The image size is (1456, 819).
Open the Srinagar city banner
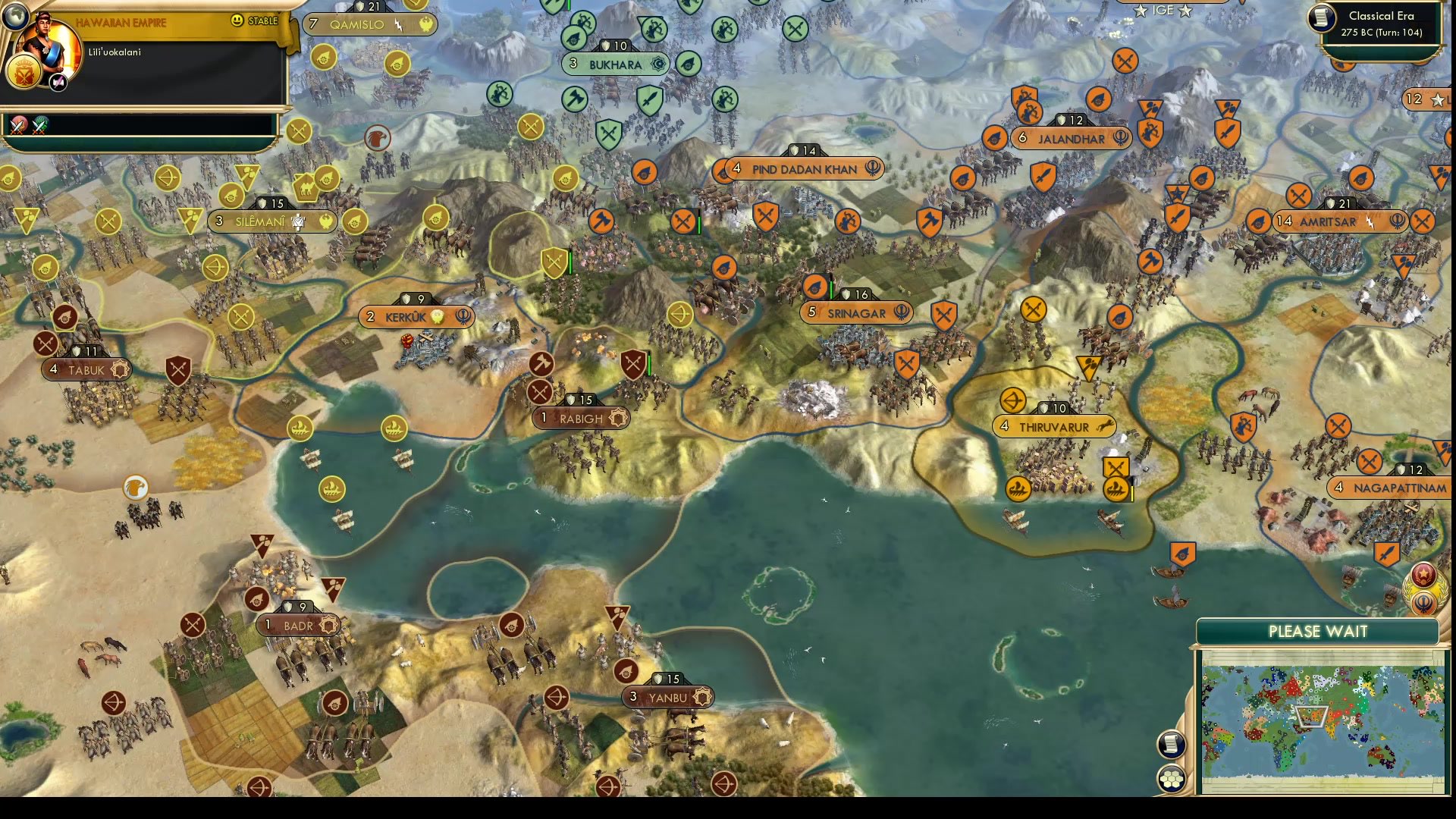point(856,313)
